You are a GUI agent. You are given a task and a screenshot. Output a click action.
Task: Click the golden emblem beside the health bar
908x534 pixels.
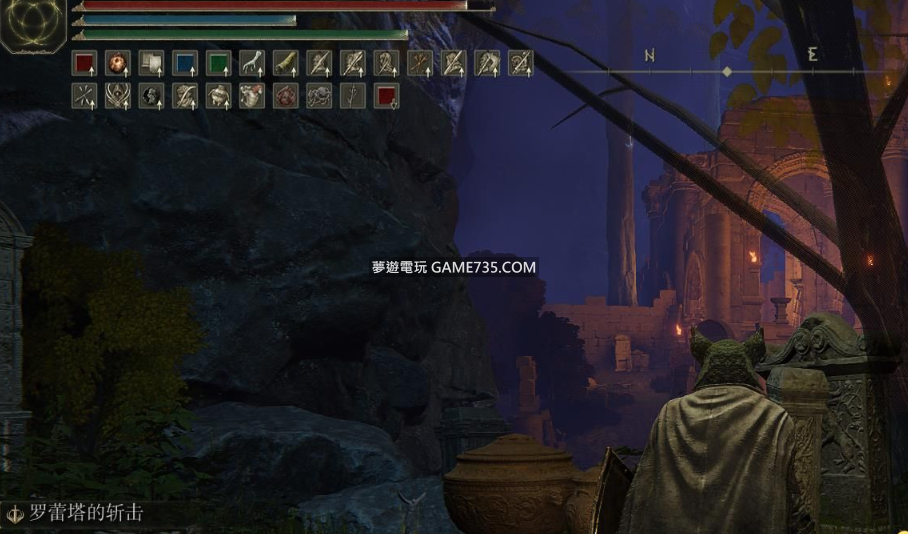(x=32, y=25)
